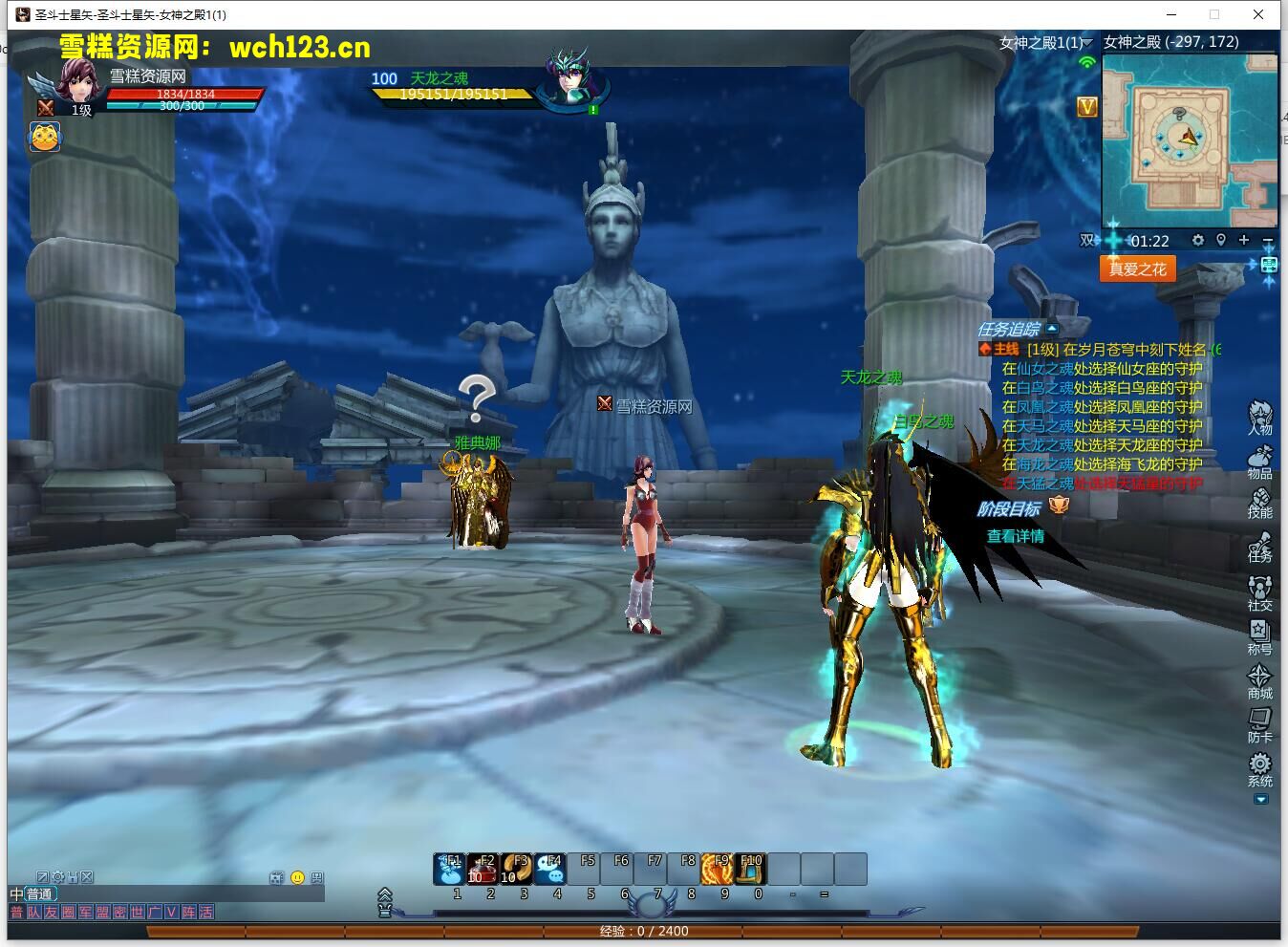
Task: Open the 称号 titles panel
Action: tap(1260, 635)
